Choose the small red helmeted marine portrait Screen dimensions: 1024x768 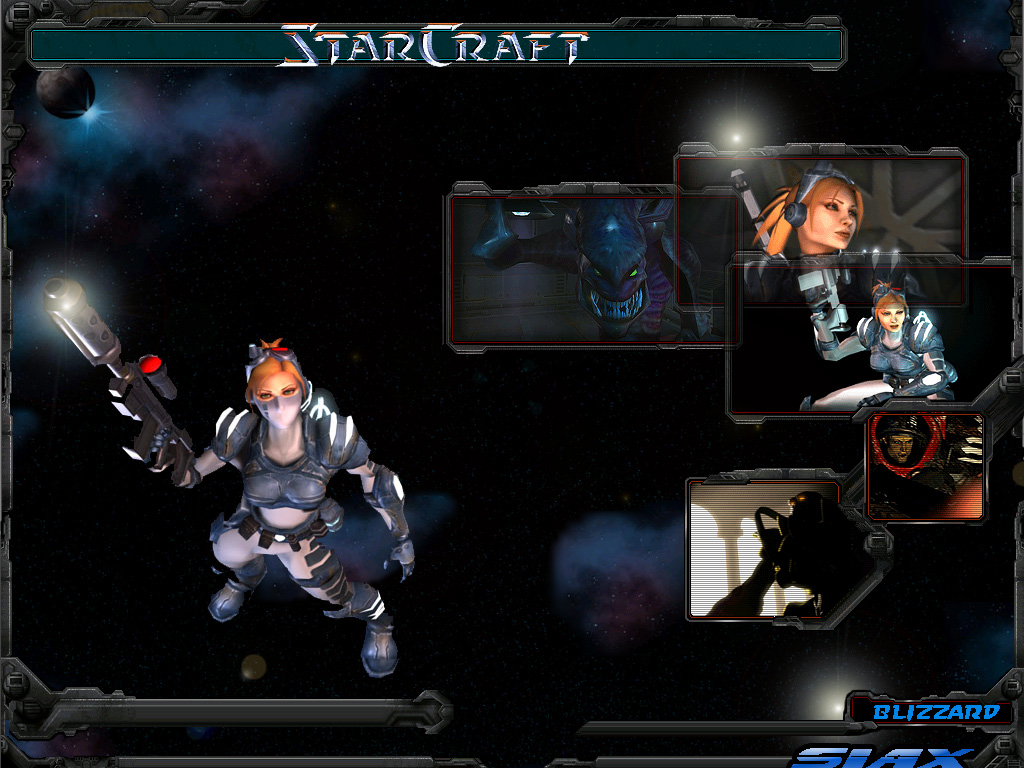click(x=924, y=466)
